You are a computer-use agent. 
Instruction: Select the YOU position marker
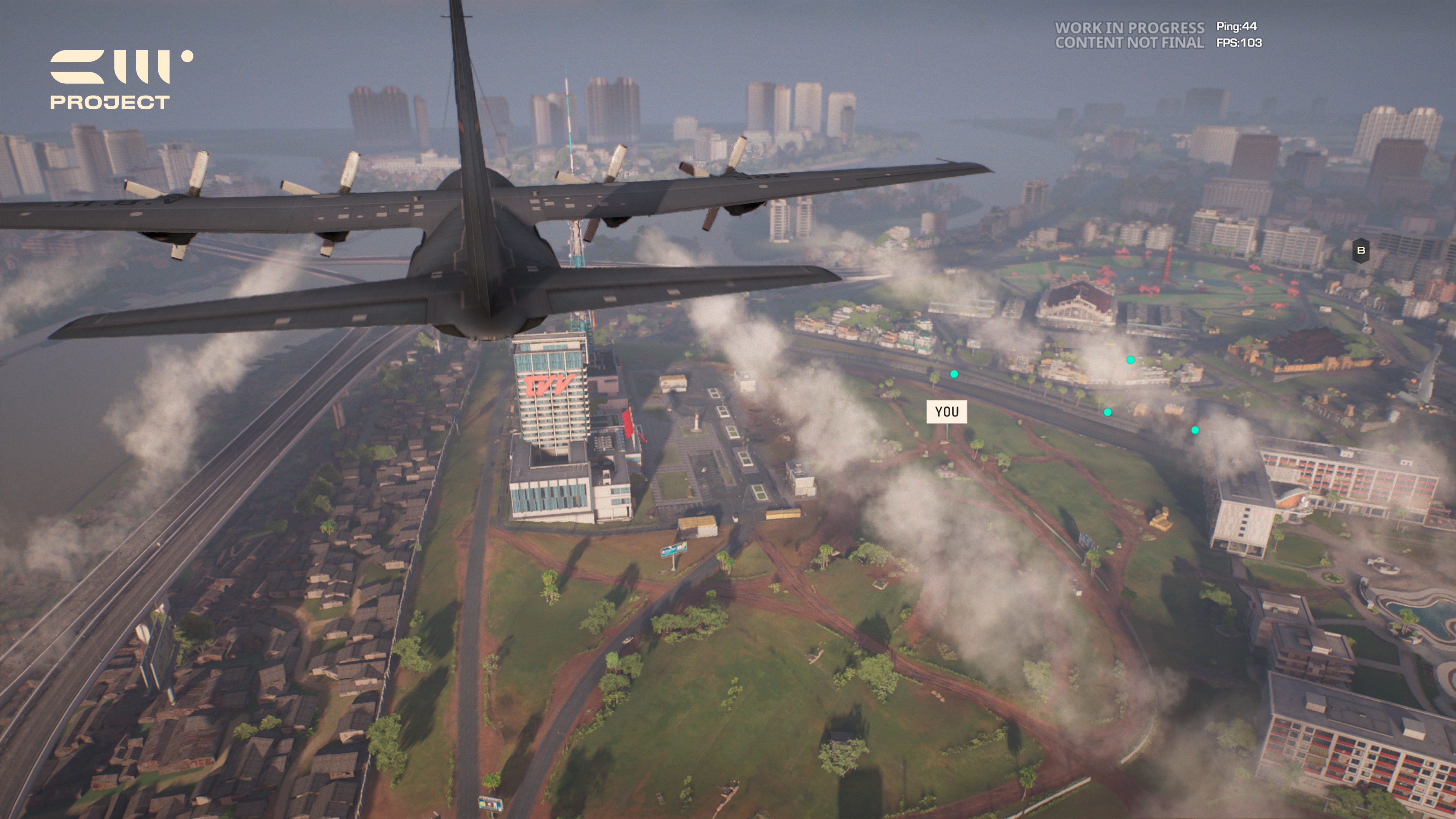point(946,411)
